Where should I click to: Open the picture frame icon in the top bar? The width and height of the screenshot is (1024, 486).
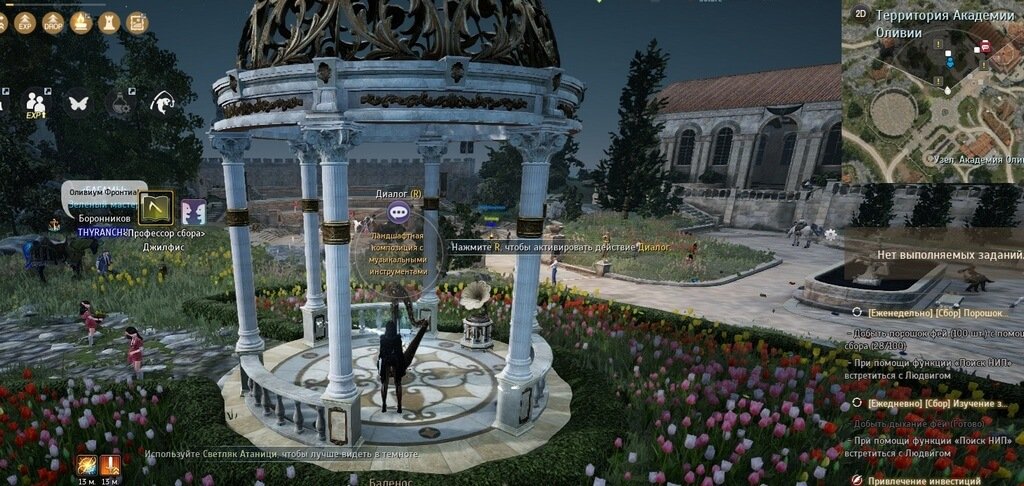tap(137, 22)
